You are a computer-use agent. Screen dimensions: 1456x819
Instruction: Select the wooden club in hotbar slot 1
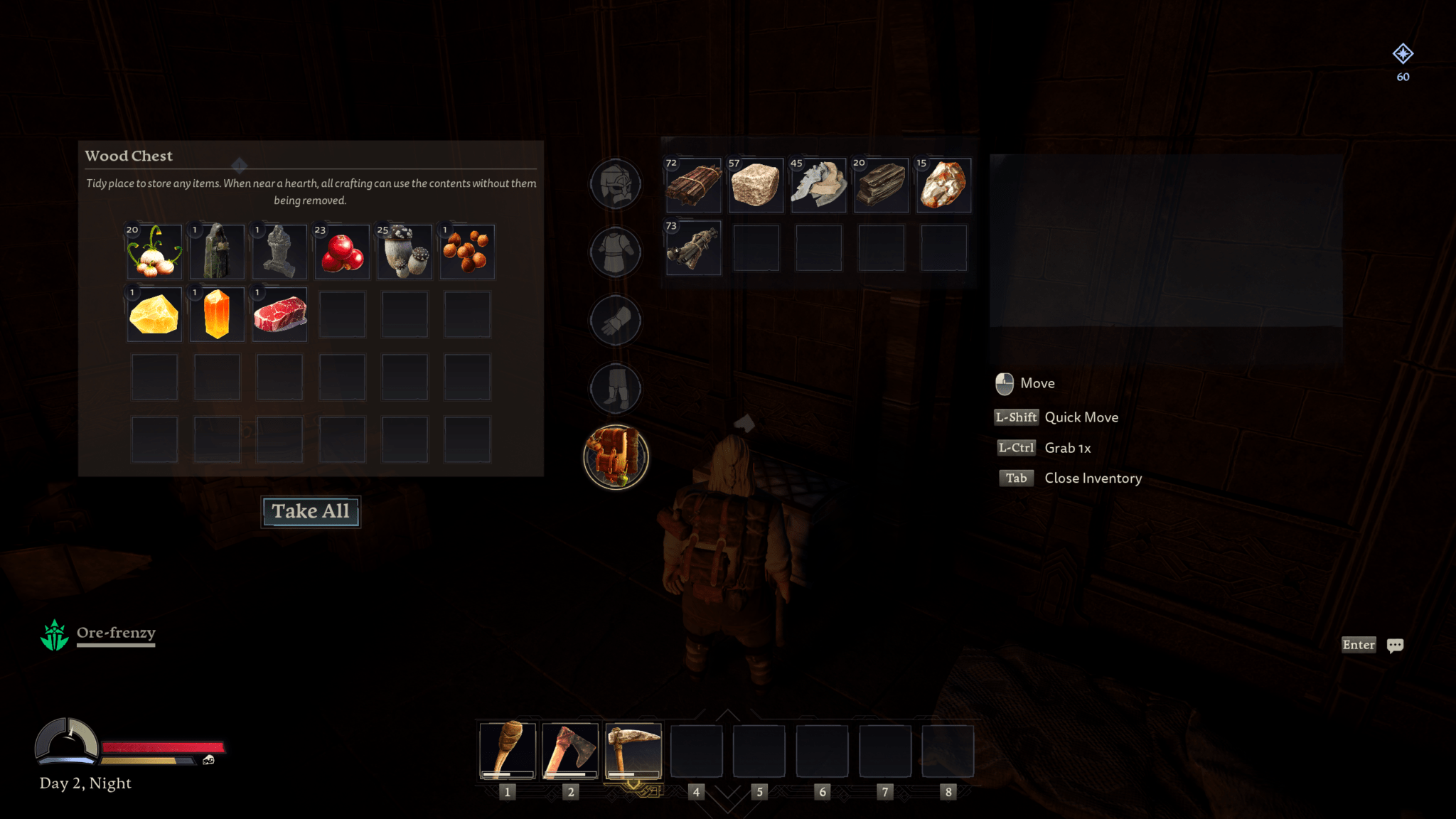507,751
